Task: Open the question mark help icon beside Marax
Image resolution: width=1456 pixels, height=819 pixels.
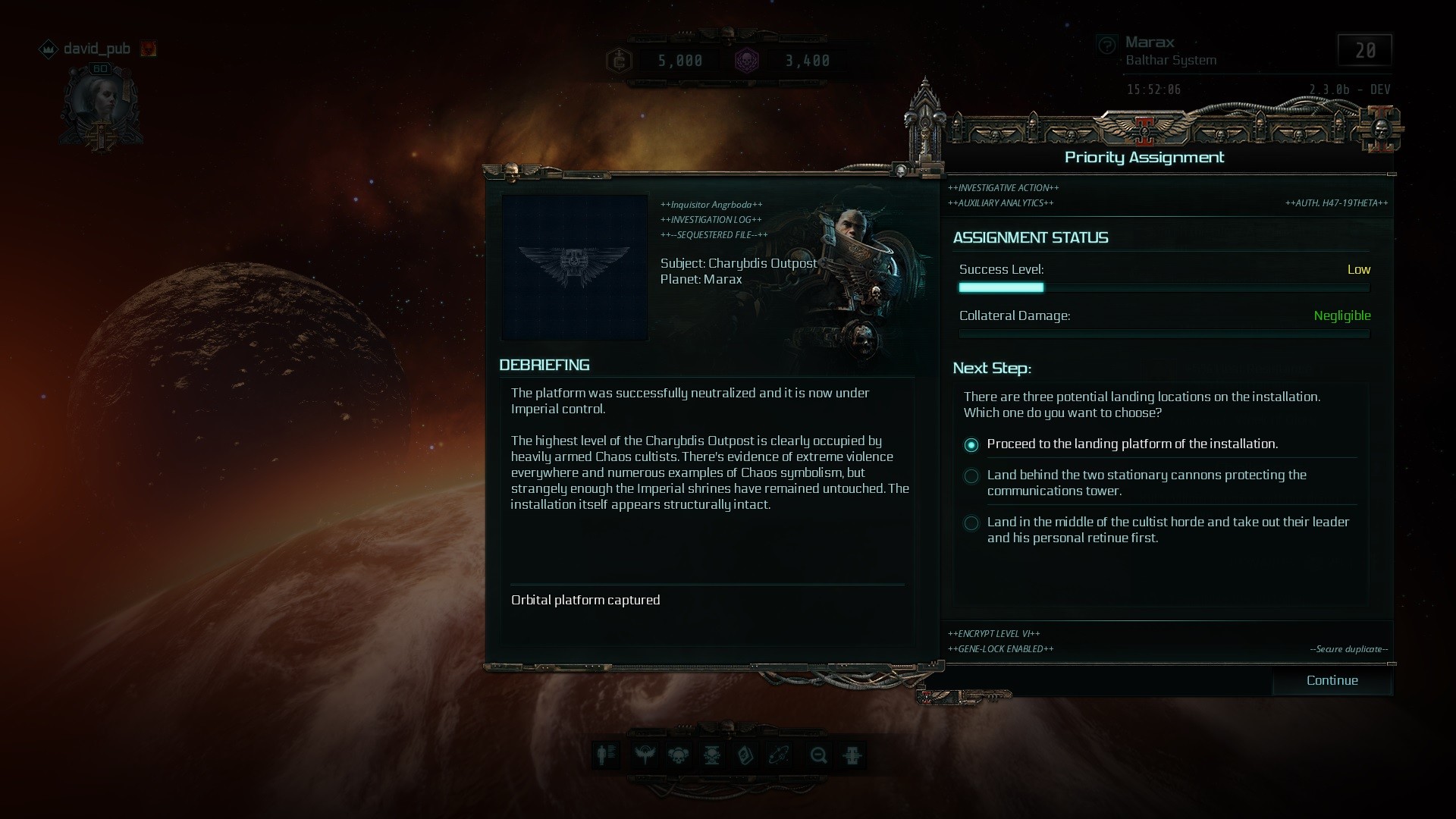Action: (1107, 45)
